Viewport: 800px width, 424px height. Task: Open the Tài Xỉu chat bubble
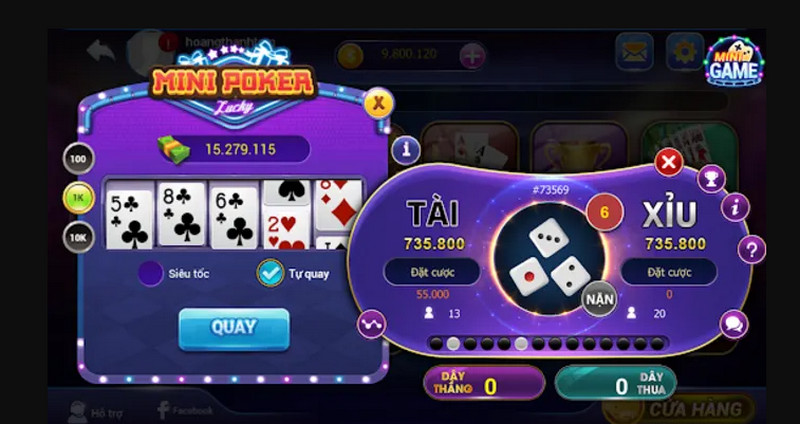point(734,324)
